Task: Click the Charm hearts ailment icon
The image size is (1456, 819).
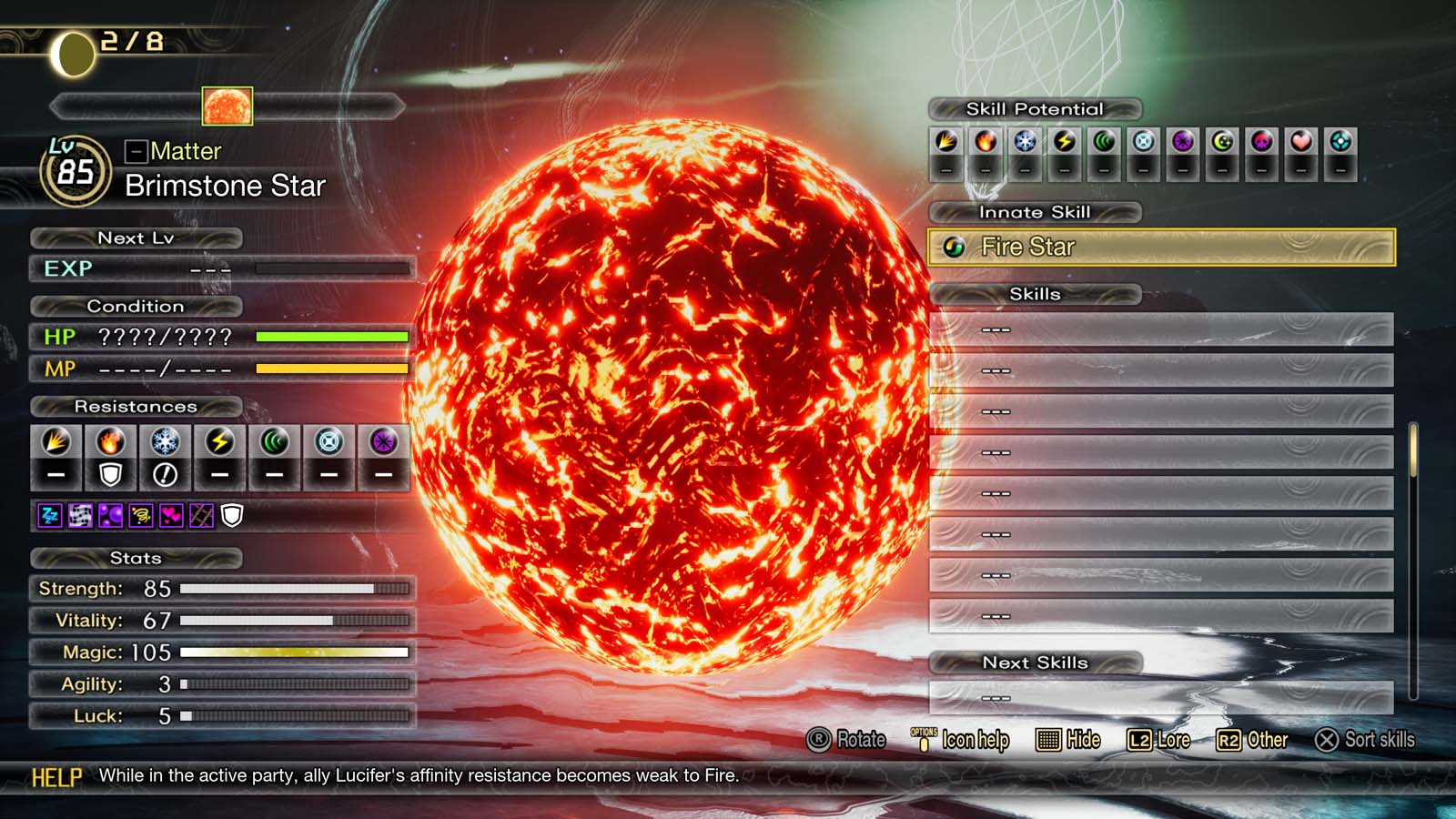Action: [x=170, y=515]
